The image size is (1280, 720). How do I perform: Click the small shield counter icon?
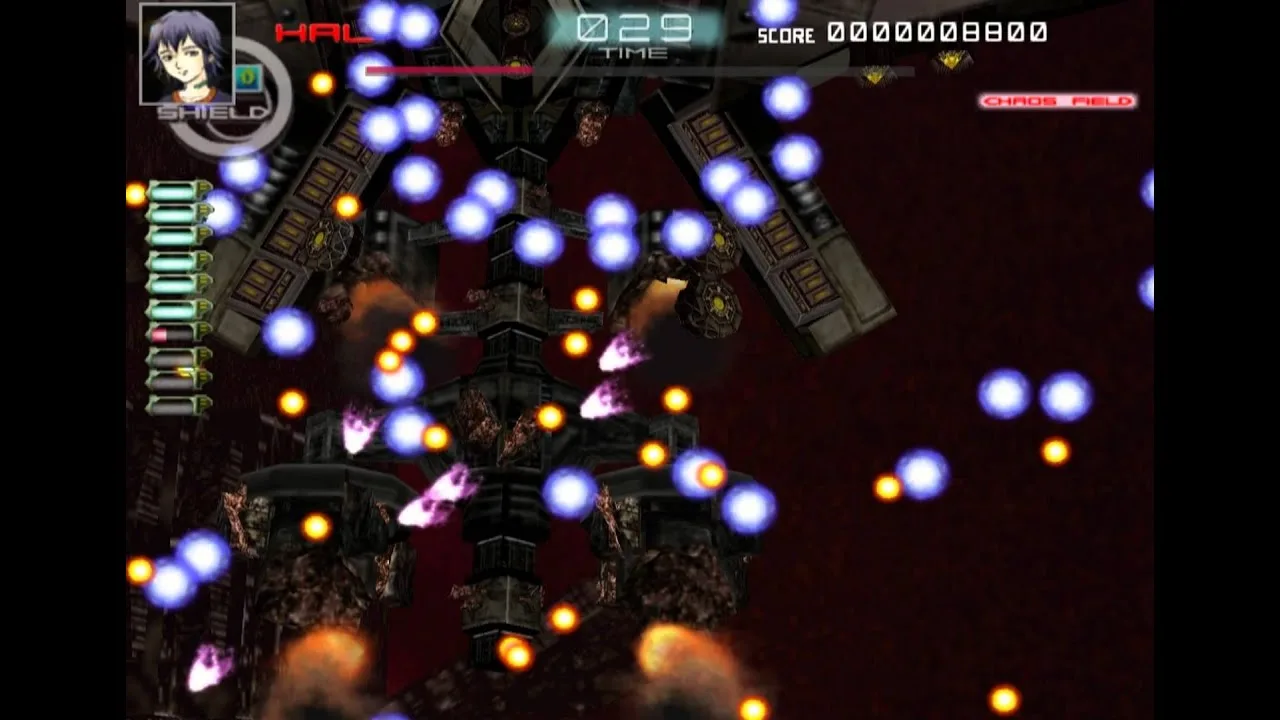(247, 78)
